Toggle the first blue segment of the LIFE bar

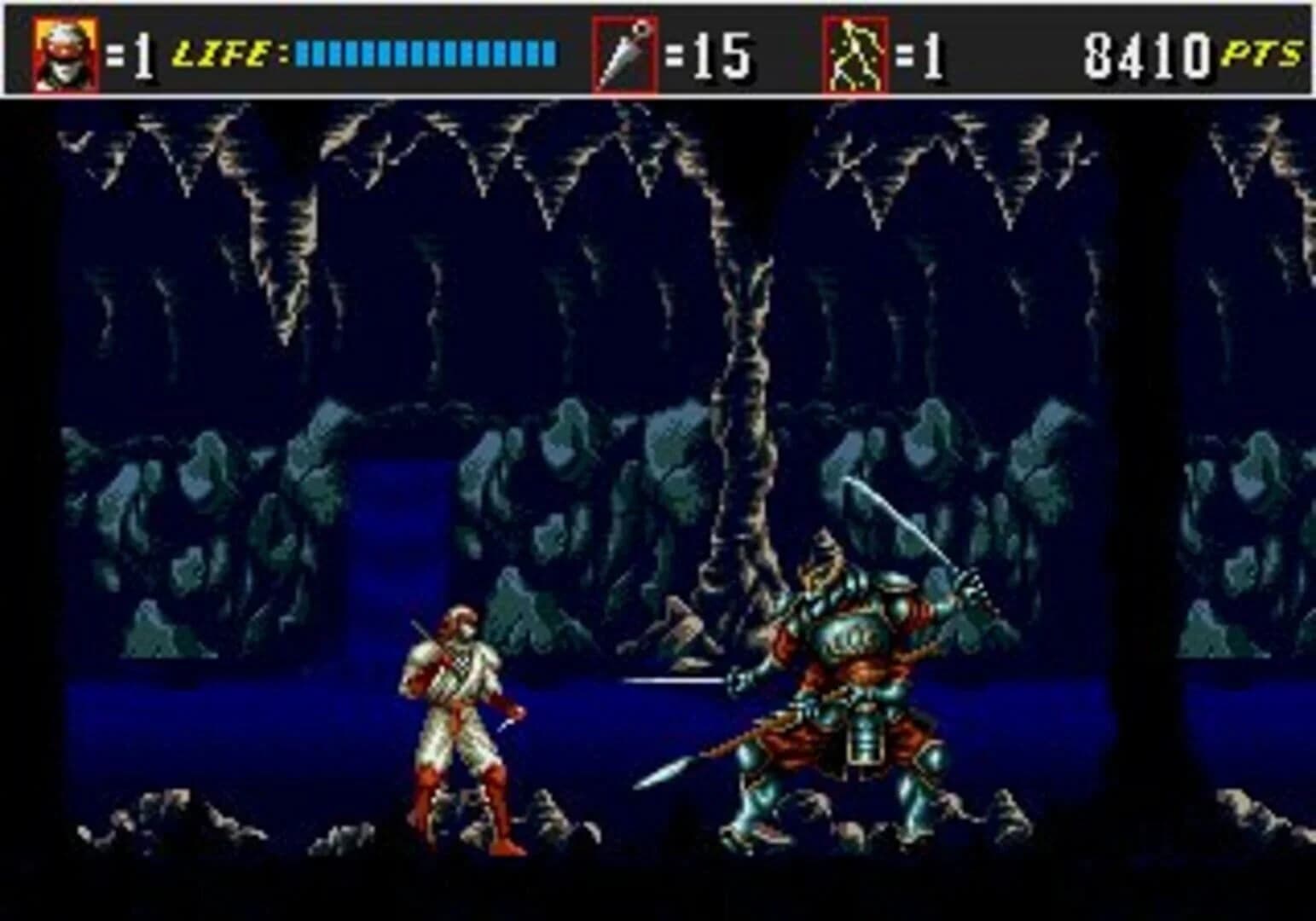click(300, 53)
